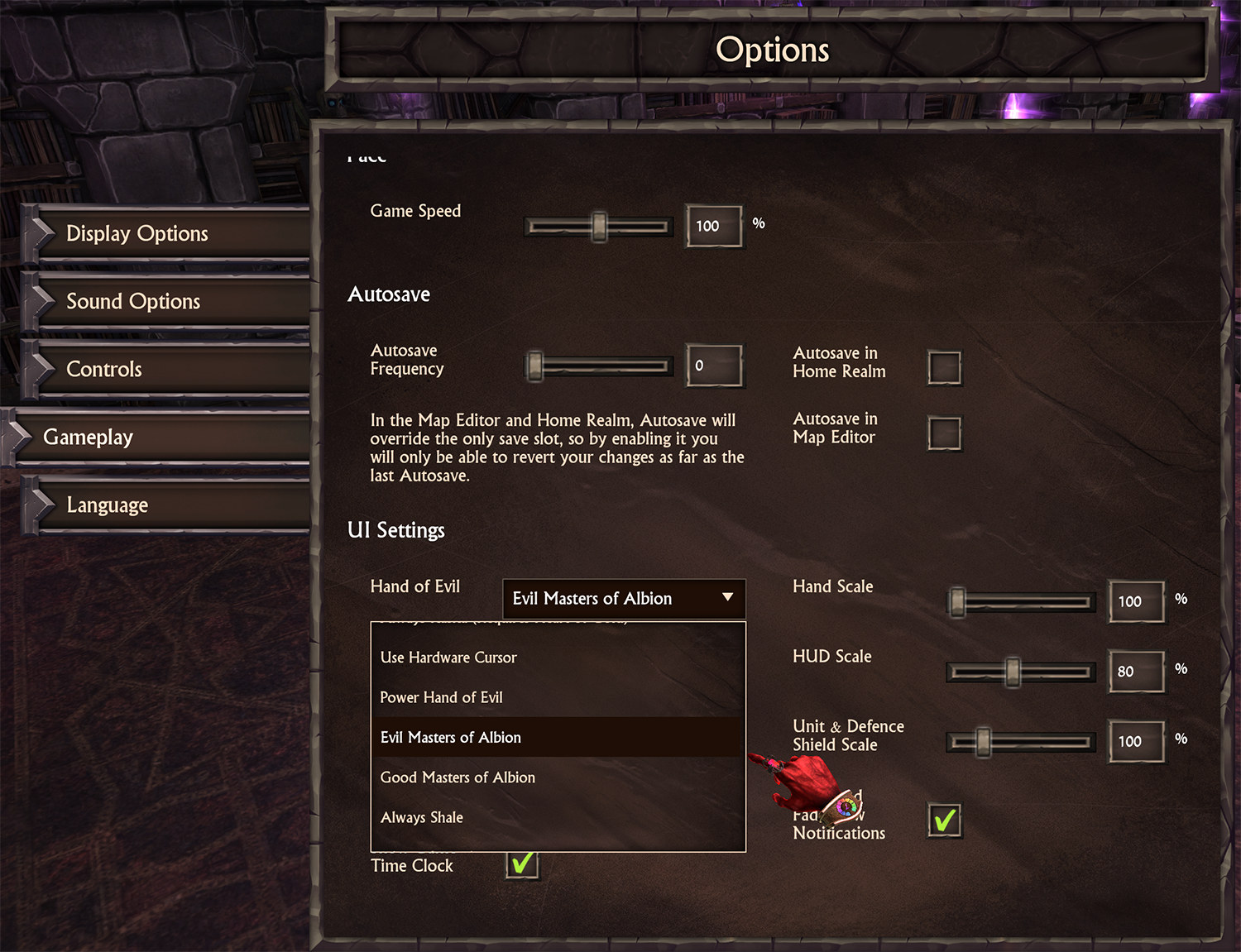Viewport: 1241px width, 952px height.
Task: Click the Game Speed slider handle
Action: click(x=599, y=226)
